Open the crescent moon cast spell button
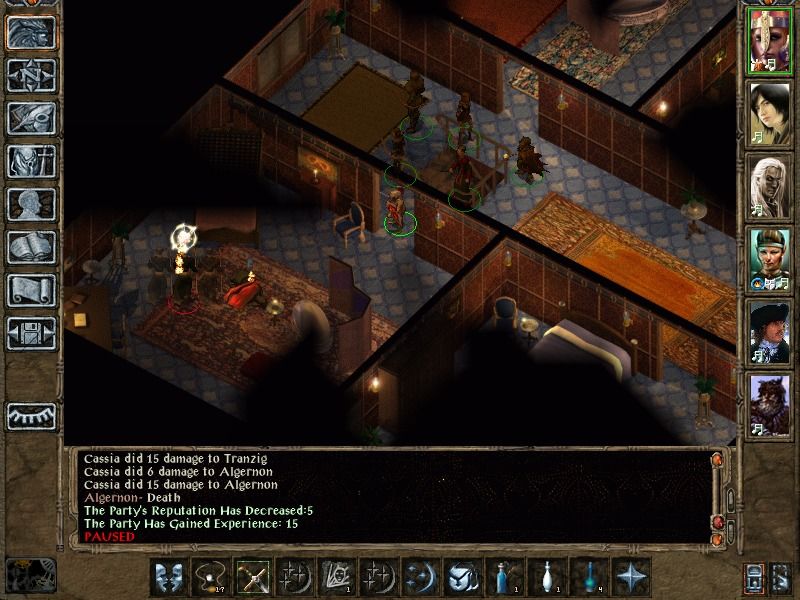The image size is (800, 600). coord(418,578)
